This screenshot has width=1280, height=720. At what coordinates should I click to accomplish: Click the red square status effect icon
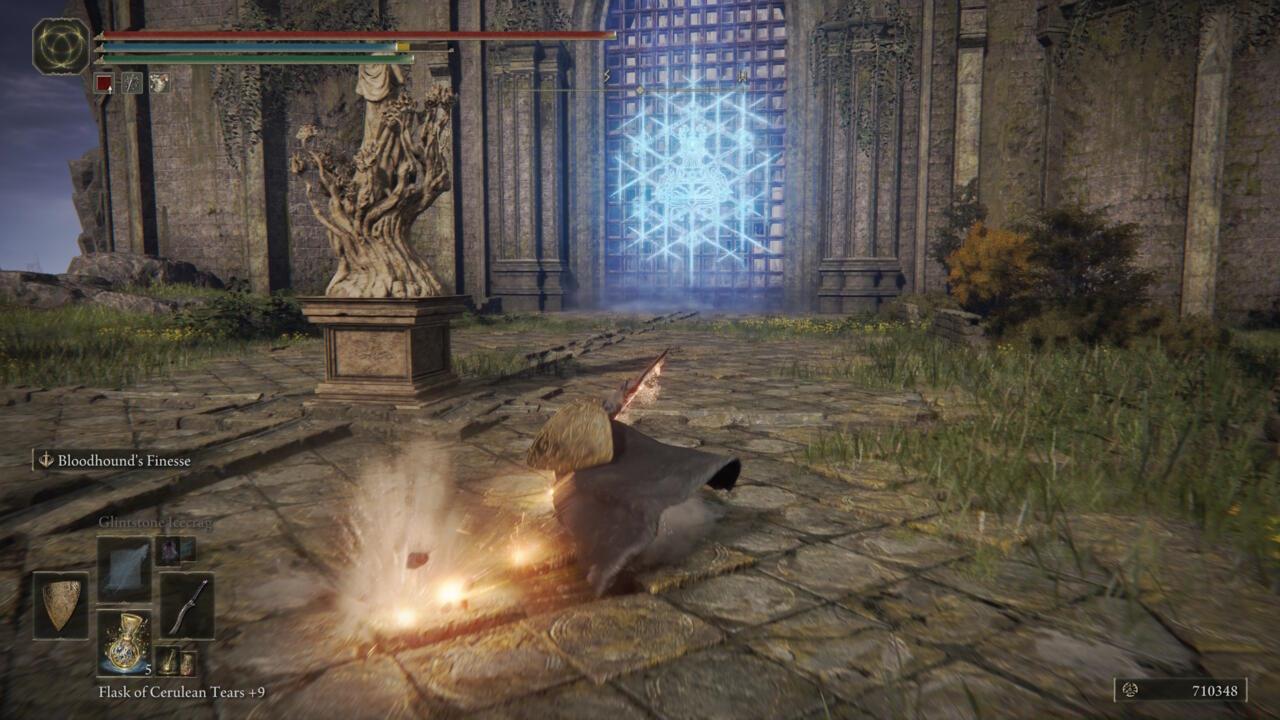(x=104, y=83)
